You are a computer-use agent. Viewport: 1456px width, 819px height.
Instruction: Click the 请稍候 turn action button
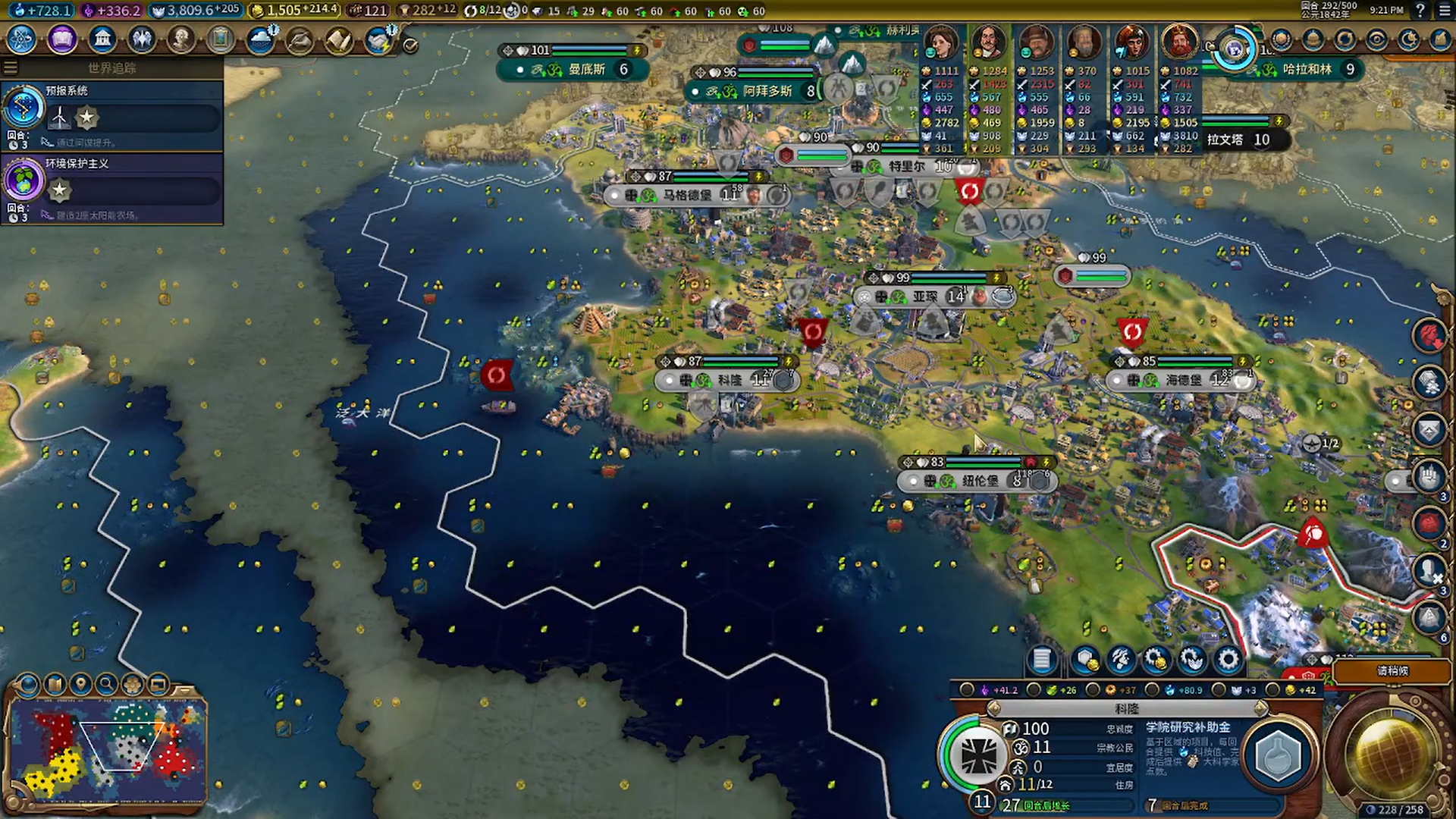(x=1392, y=671)
